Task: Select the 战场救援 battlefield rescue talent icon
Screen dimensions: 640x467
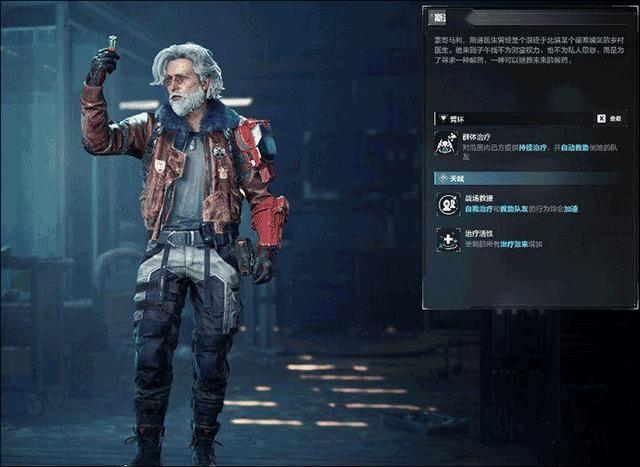Action: (447, 204)
